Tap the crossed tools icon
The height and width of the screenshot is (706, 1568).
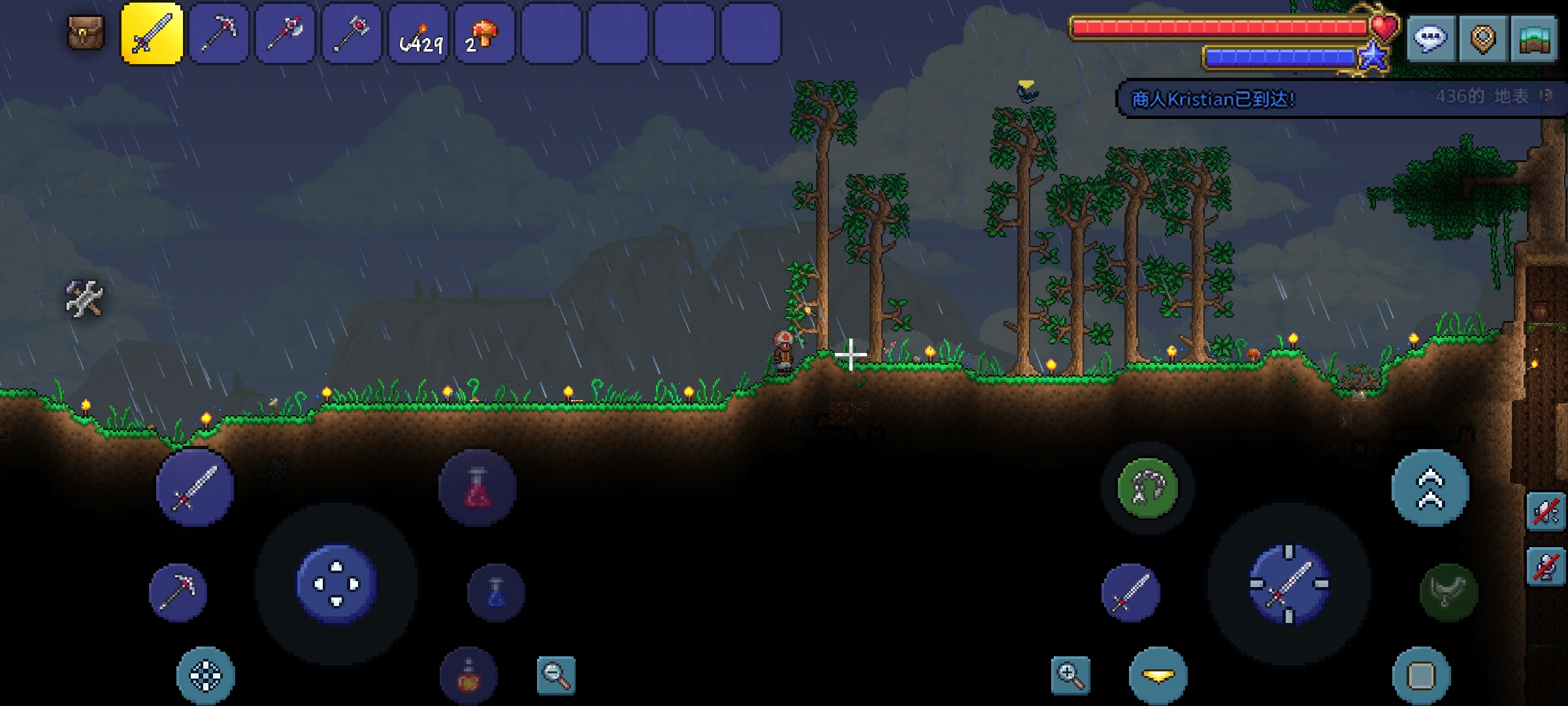tap(84, 299)
